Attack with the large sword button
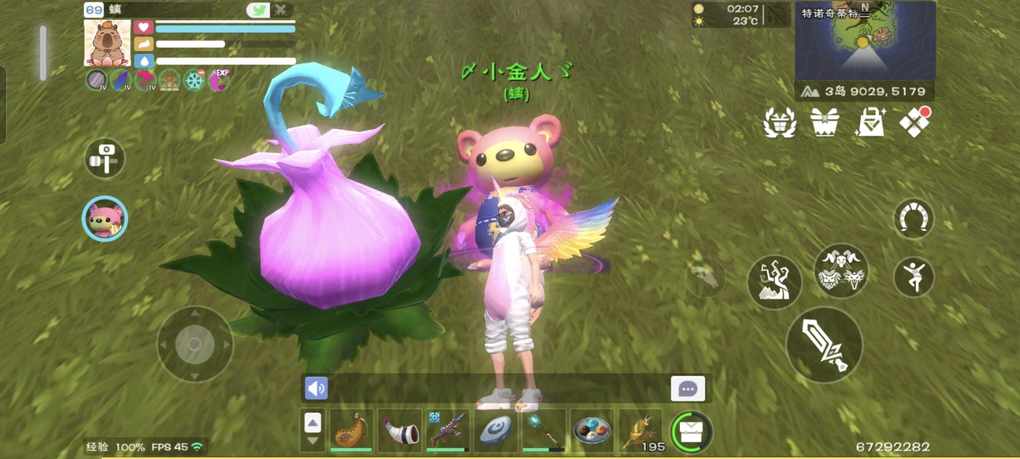This screenshot has height=459, width=1020. (x=824, y=345)
